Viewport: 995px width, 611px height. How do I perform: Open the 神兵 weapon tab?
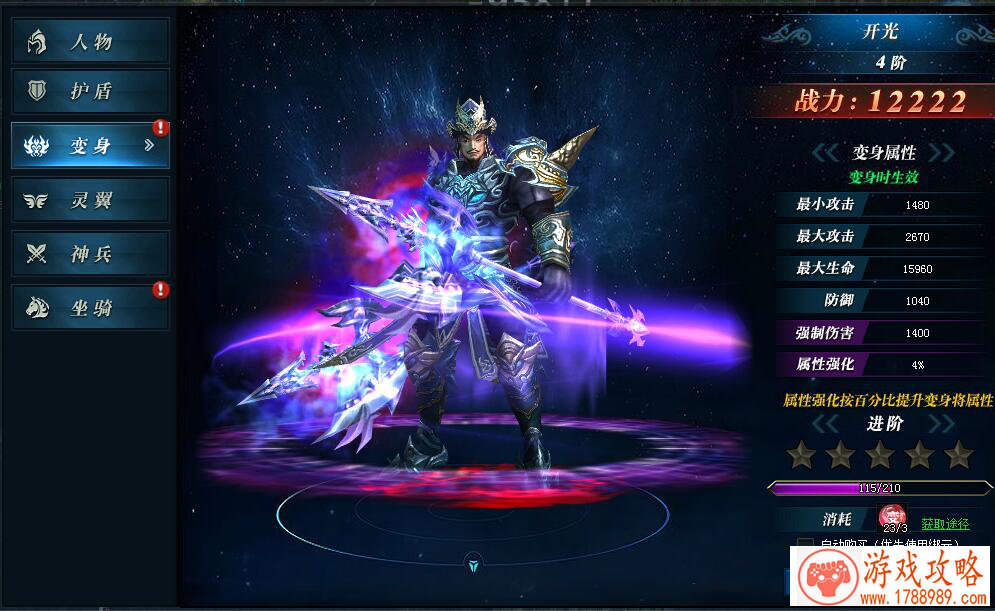coord(90,254)
